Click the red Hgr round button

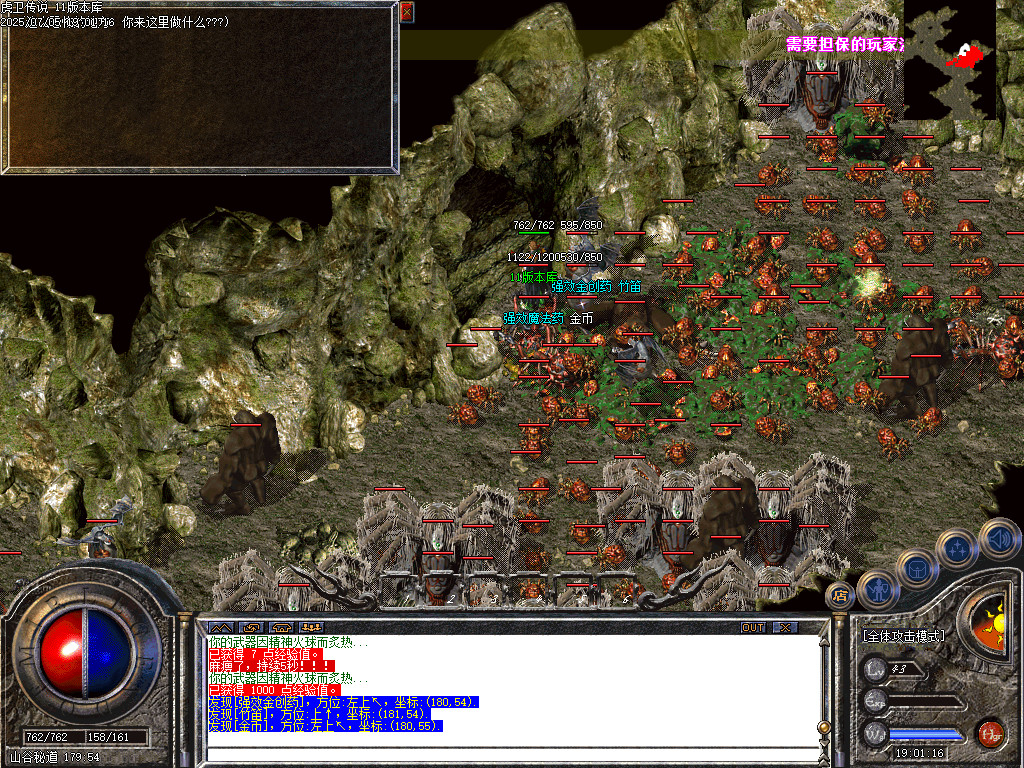990,733
